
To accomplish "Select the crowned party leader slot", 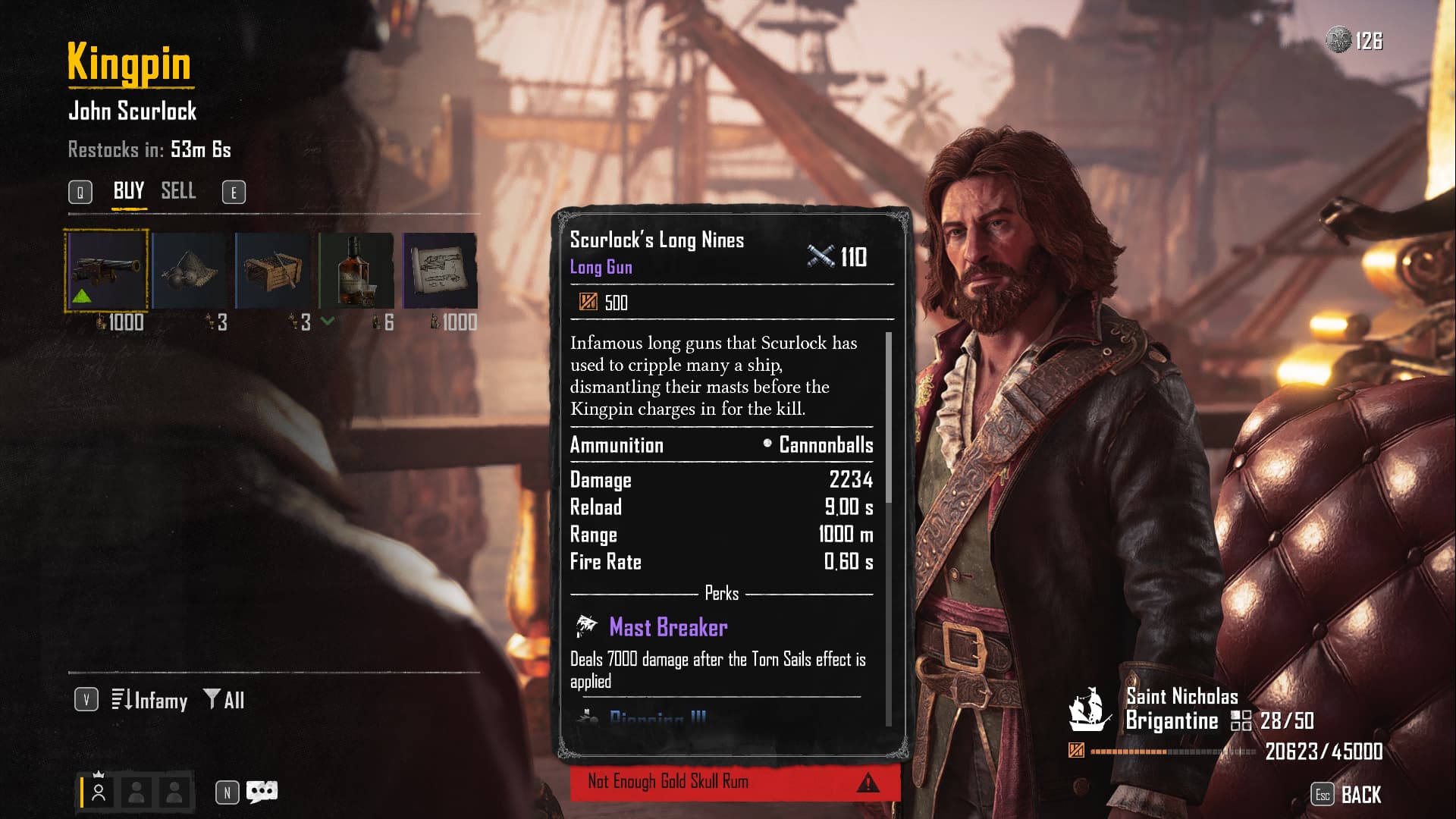I will [x=99, y=792].
